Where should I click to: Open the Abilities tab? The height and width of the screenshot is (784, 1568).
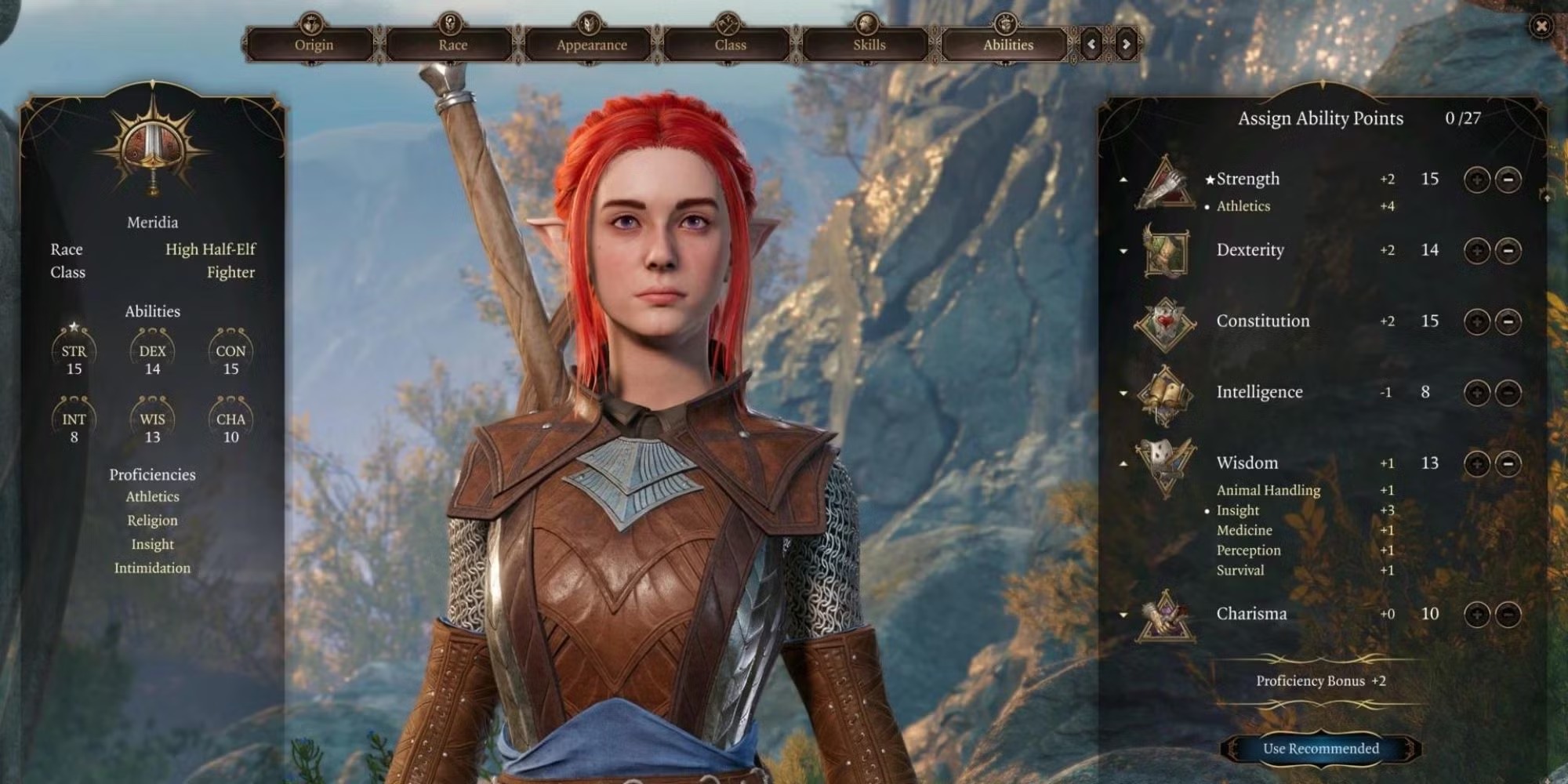(x=1007, y=45)
